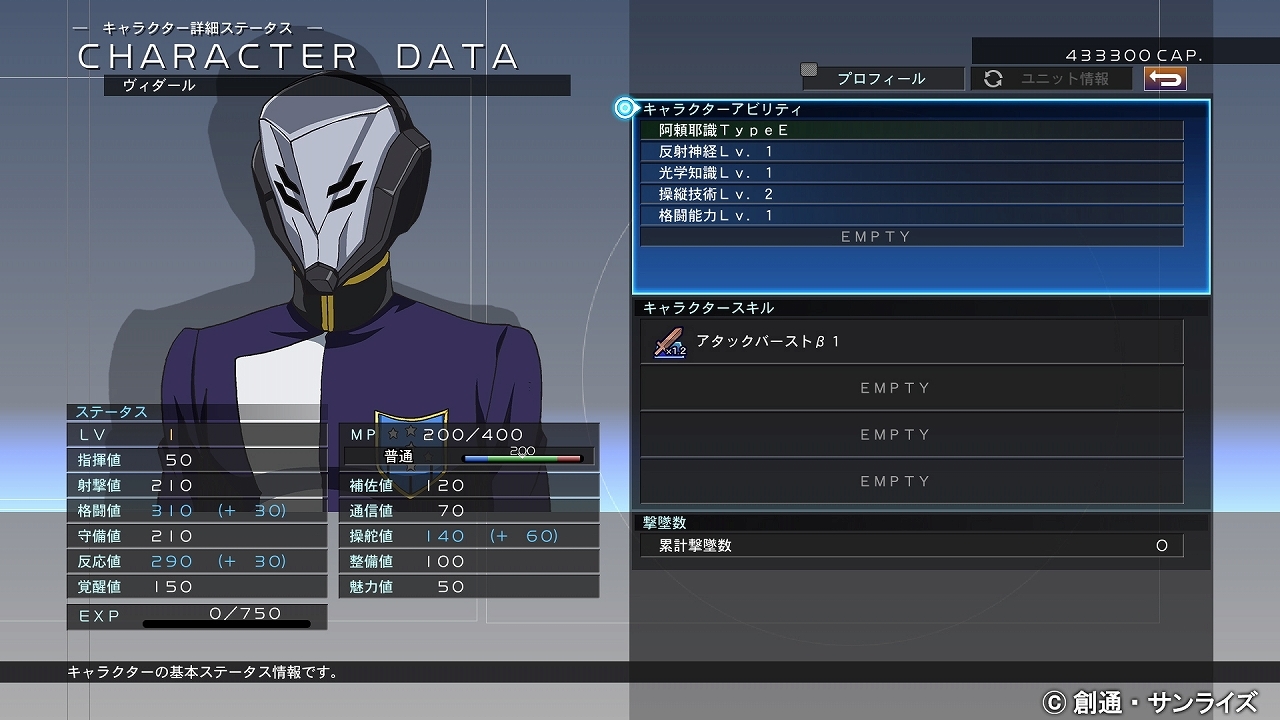1280x720 pixels.
Task: Select the refresh icon beside ユニット情報
Action: point(993,78)
